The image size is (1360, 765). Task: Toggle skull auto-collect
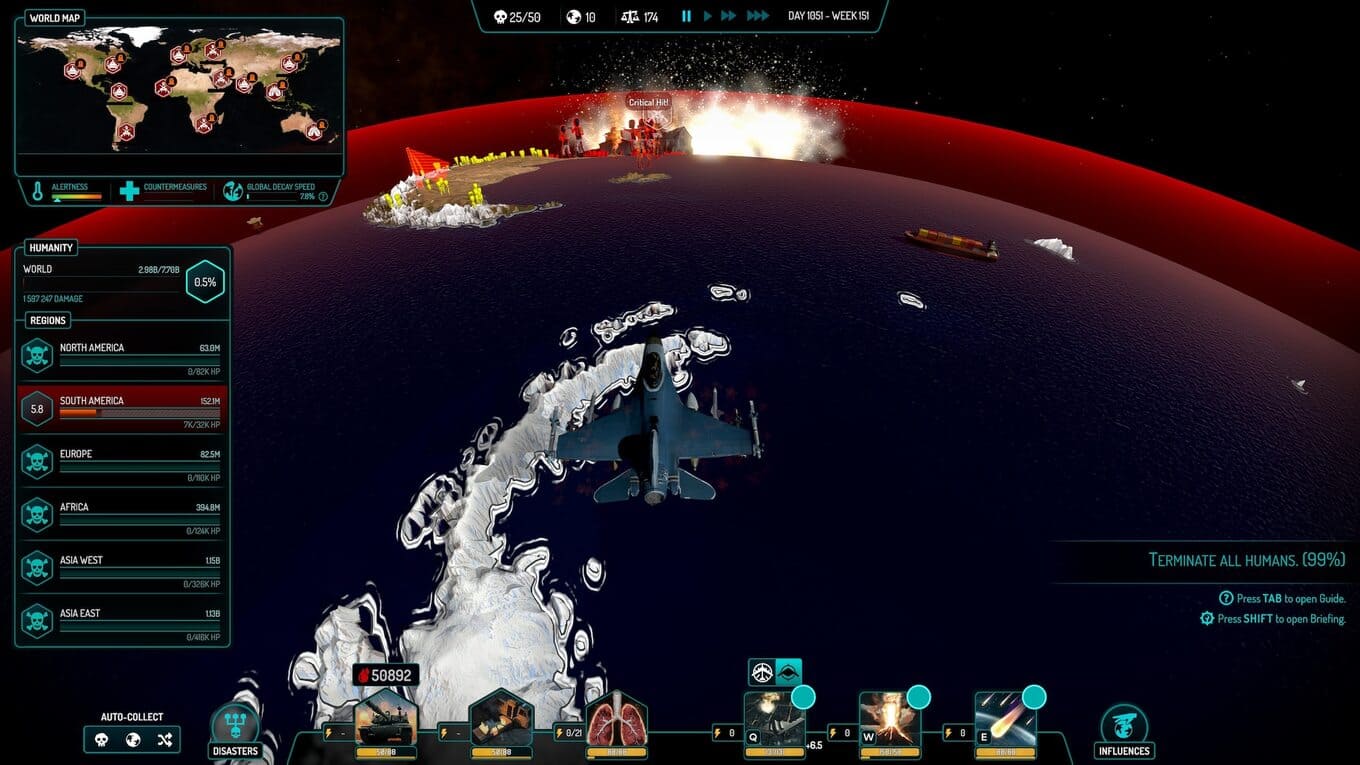click(101, 740)
